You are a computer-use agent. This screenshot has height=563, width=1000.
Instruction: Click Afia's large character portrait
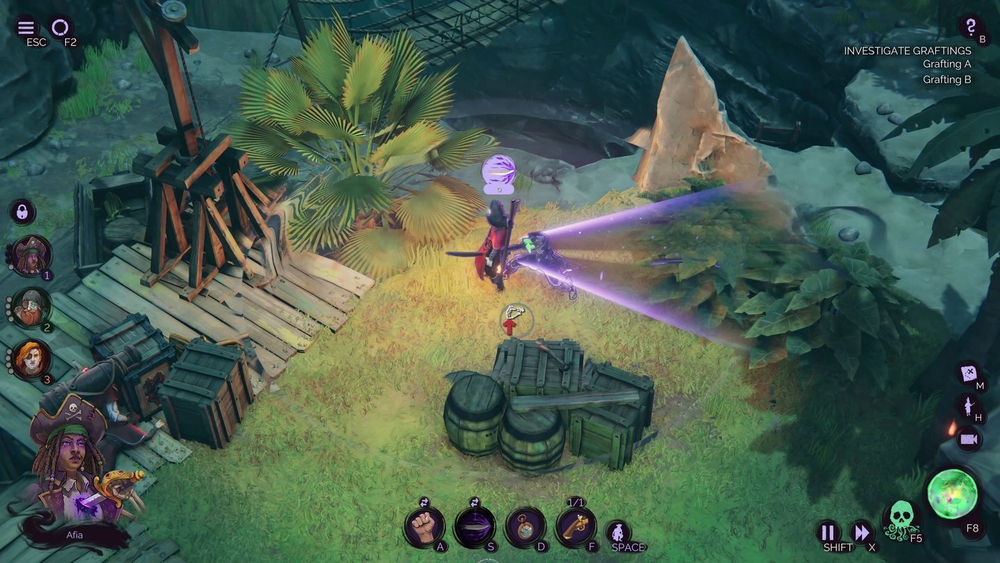click(72, 470)
